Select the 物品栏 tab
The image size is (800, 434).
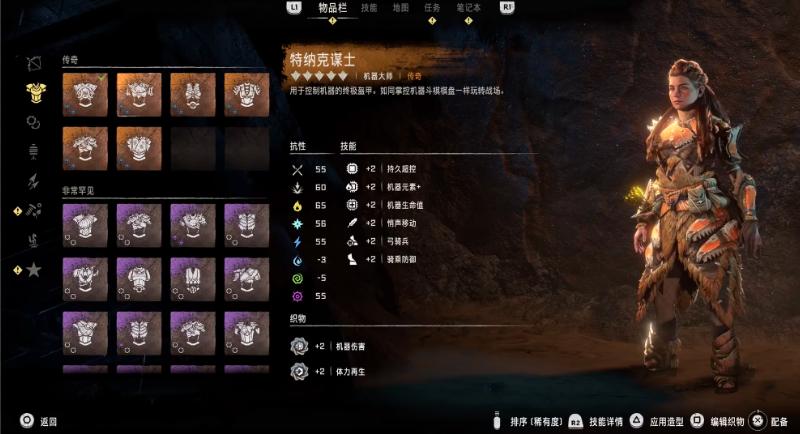333,8
